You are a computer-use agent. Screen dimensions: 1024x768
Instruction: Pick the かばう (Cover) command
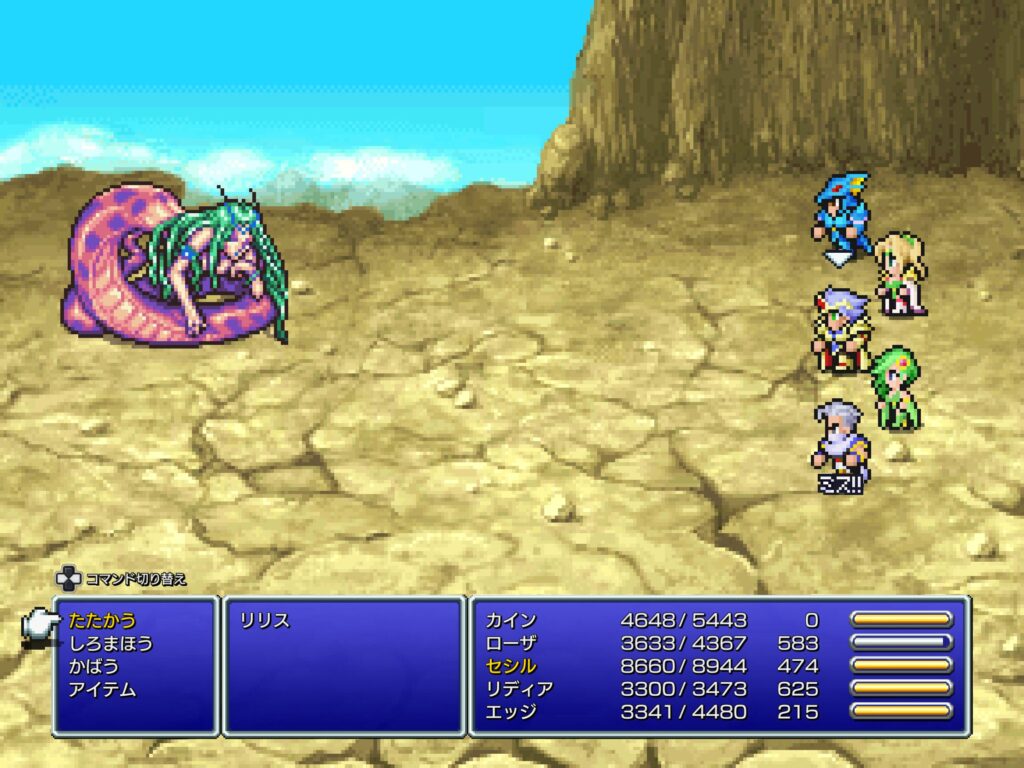[x=95, y=666]
